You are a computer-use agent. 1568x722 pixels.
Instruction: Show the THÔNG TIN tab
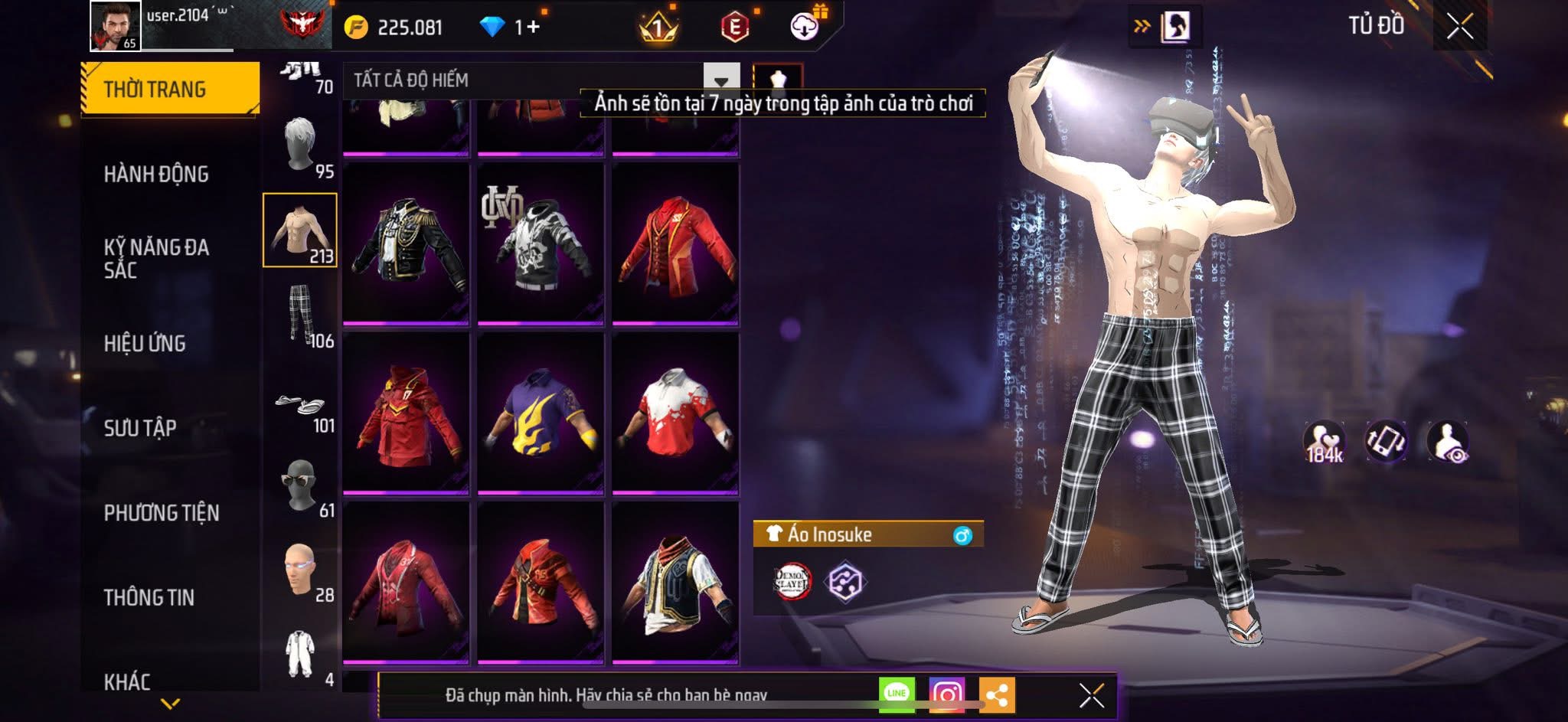(x=149, y=597)
